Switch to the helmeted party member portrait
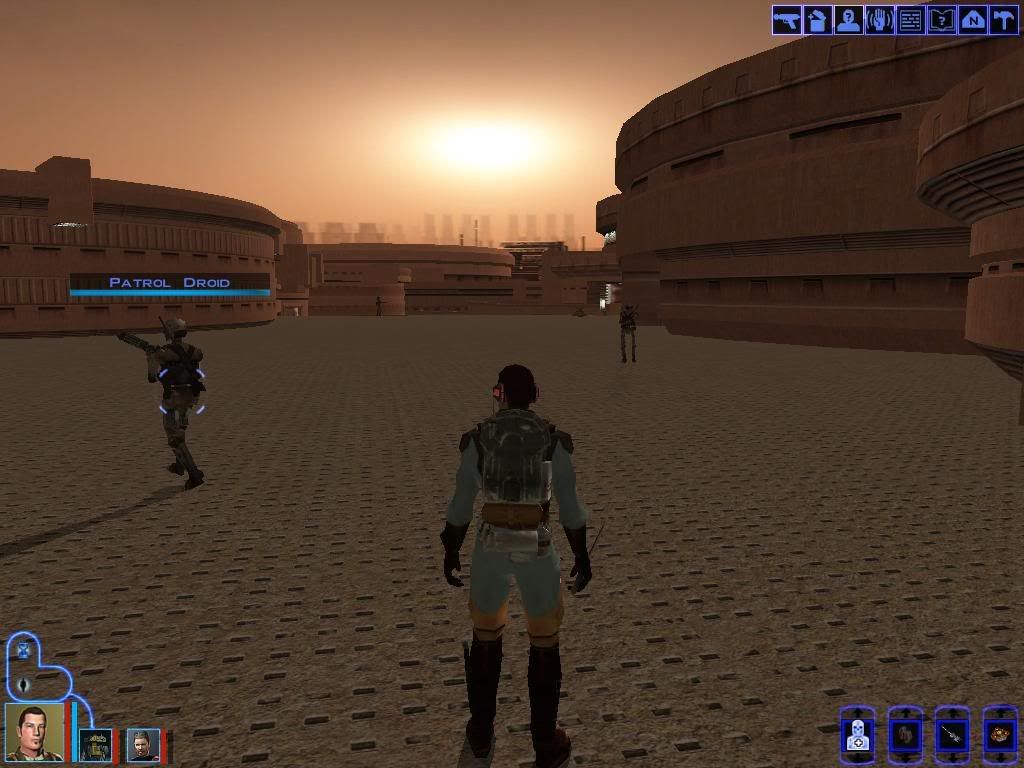 coord(96,745)
